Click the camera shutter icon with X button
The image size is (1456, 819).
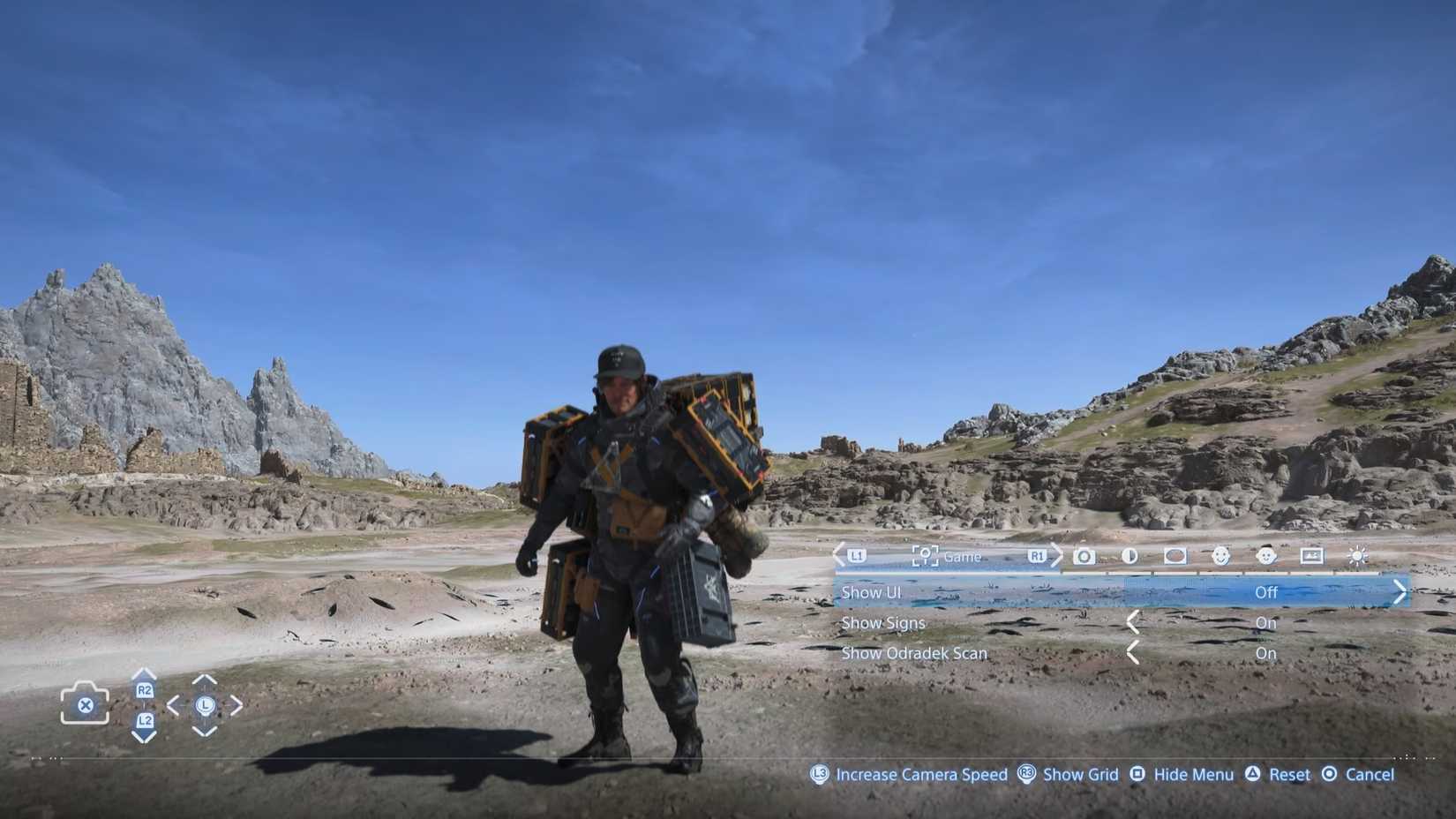pos(85,703)
